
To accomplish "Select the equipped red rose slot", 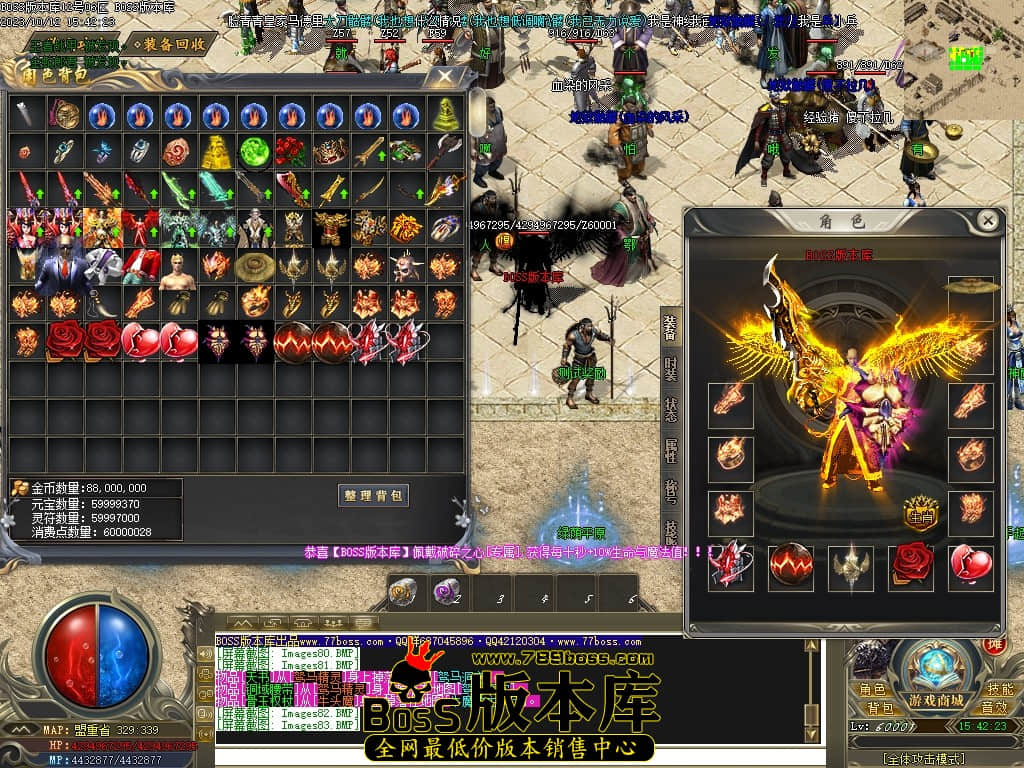I will [911, 566].
